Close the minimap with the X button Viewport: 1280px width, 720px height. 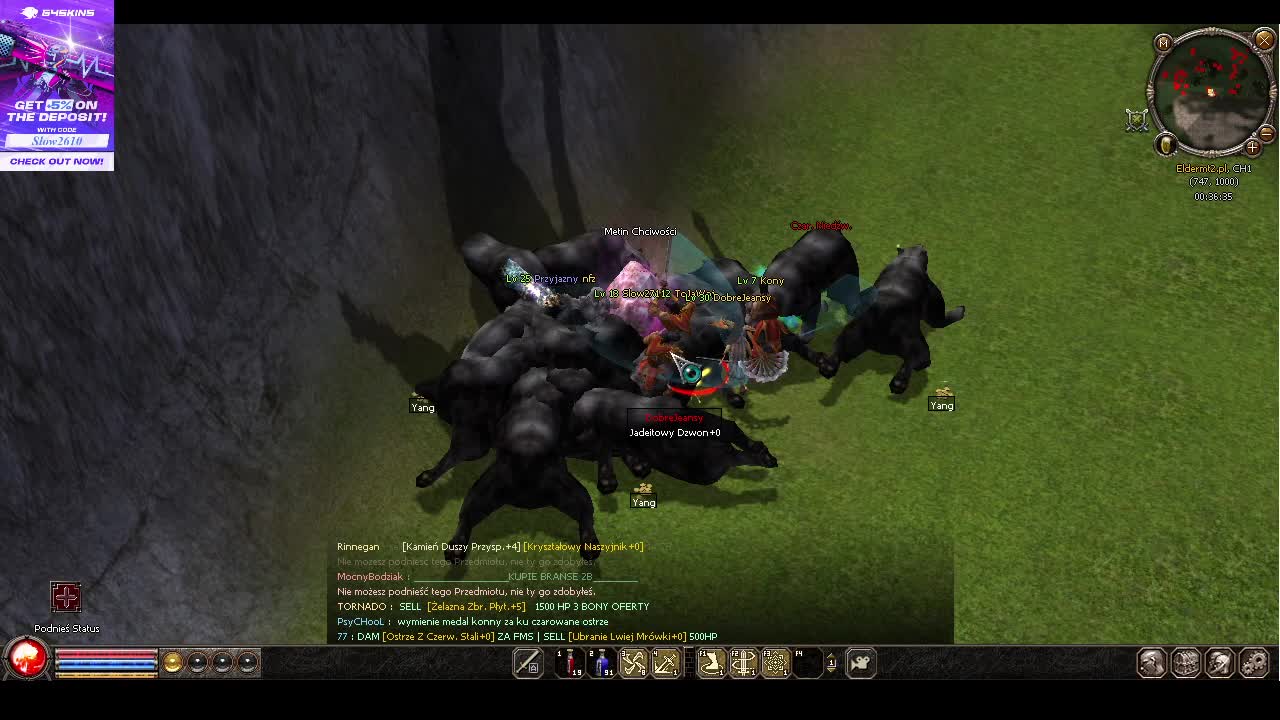(x=1264, y=40)
